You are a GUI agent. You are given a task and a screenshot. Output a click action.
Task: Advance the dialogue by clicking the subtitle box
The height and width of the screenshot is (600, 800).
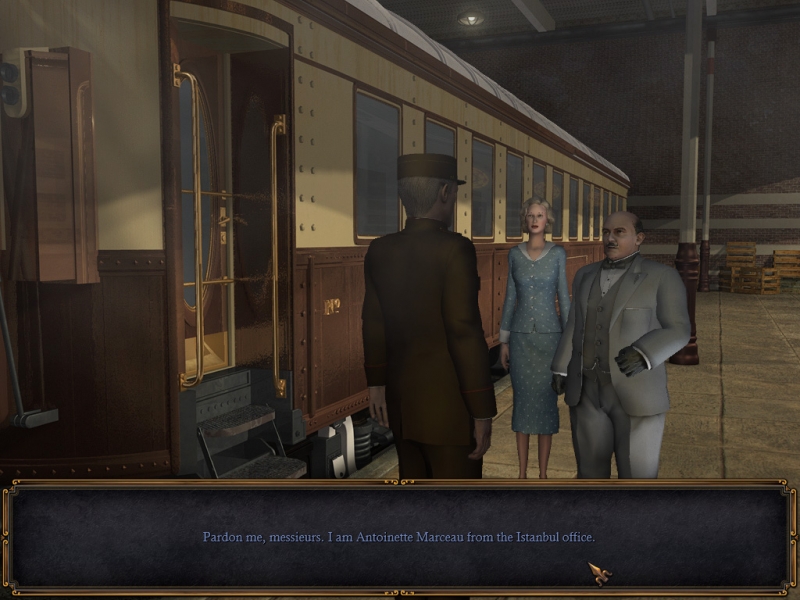399,538
